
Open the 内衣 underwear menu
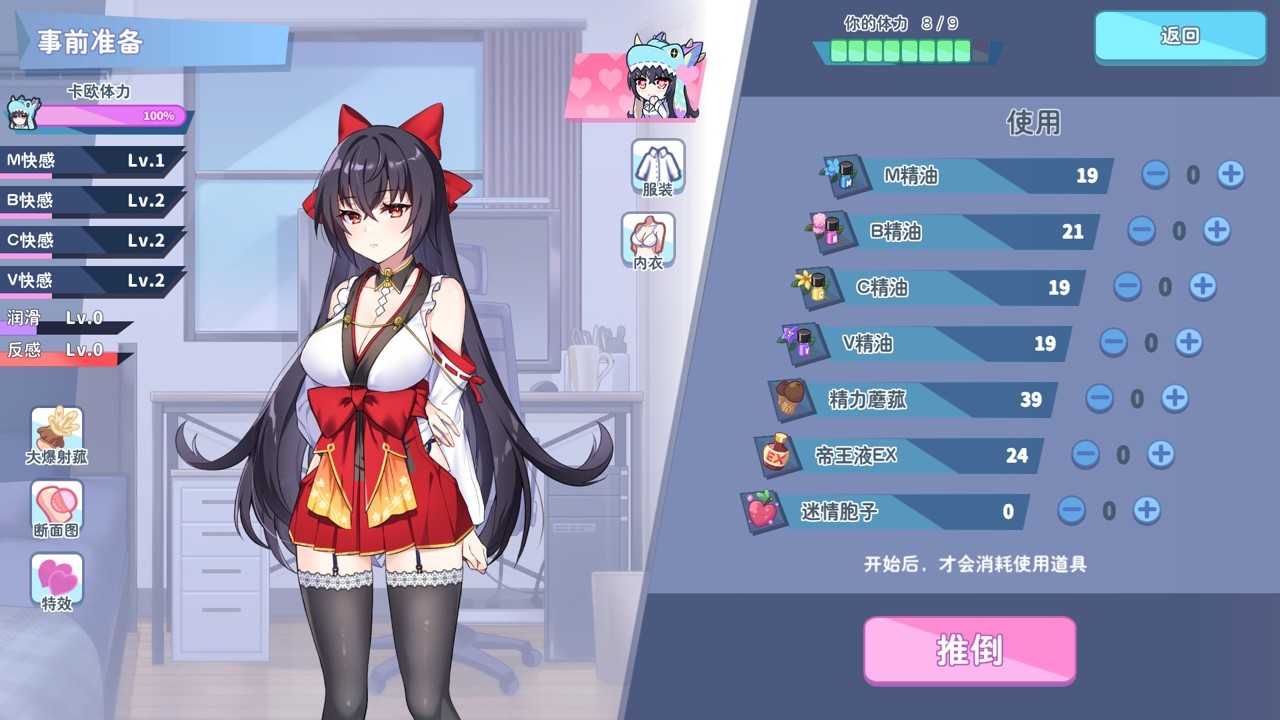[648, 239]
